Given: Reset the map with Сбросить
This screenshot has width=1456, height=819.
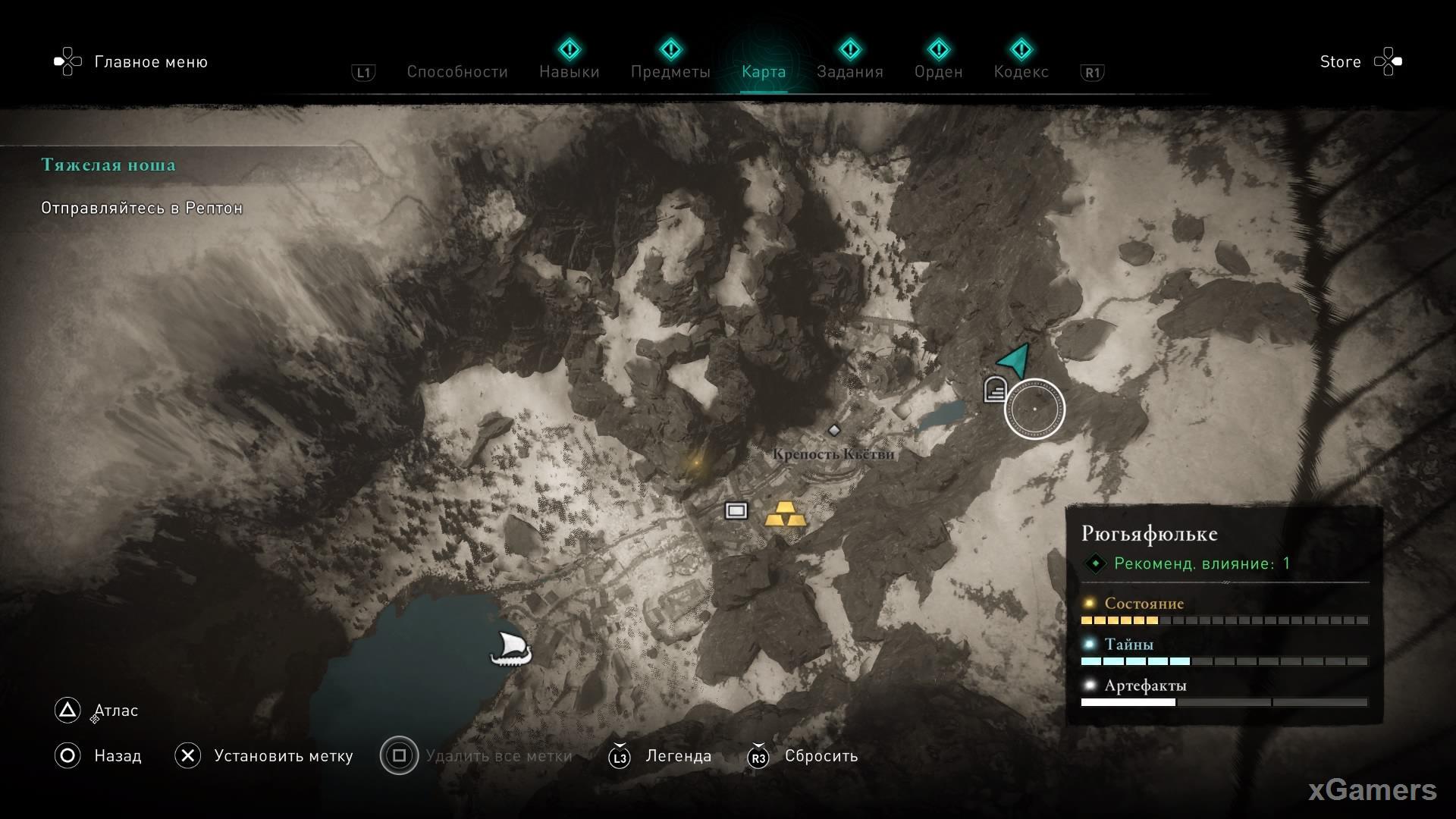Looking at the screenshot, I should coord(821,756).
